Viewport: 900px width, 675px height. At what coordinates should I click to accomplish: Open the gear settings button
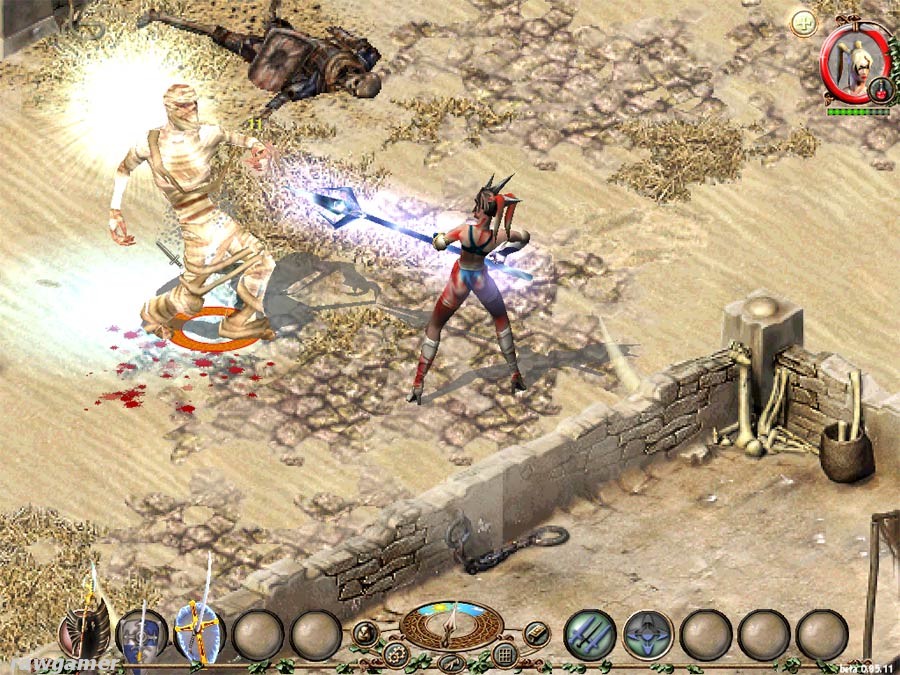tap(394, 655)
